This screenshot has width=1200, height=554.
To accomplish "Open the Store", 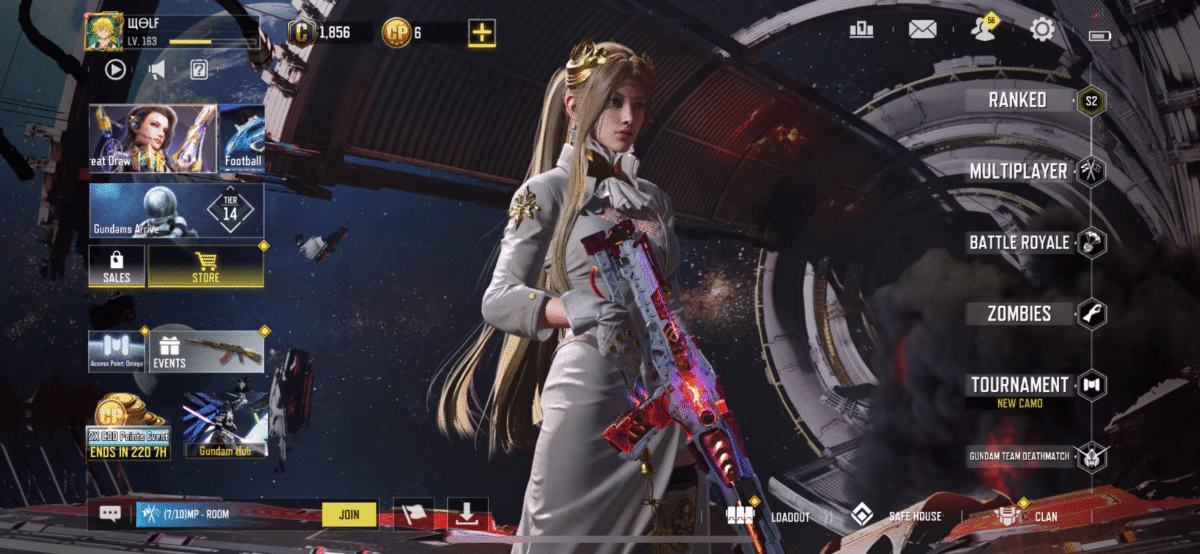I will pos(206,266).
